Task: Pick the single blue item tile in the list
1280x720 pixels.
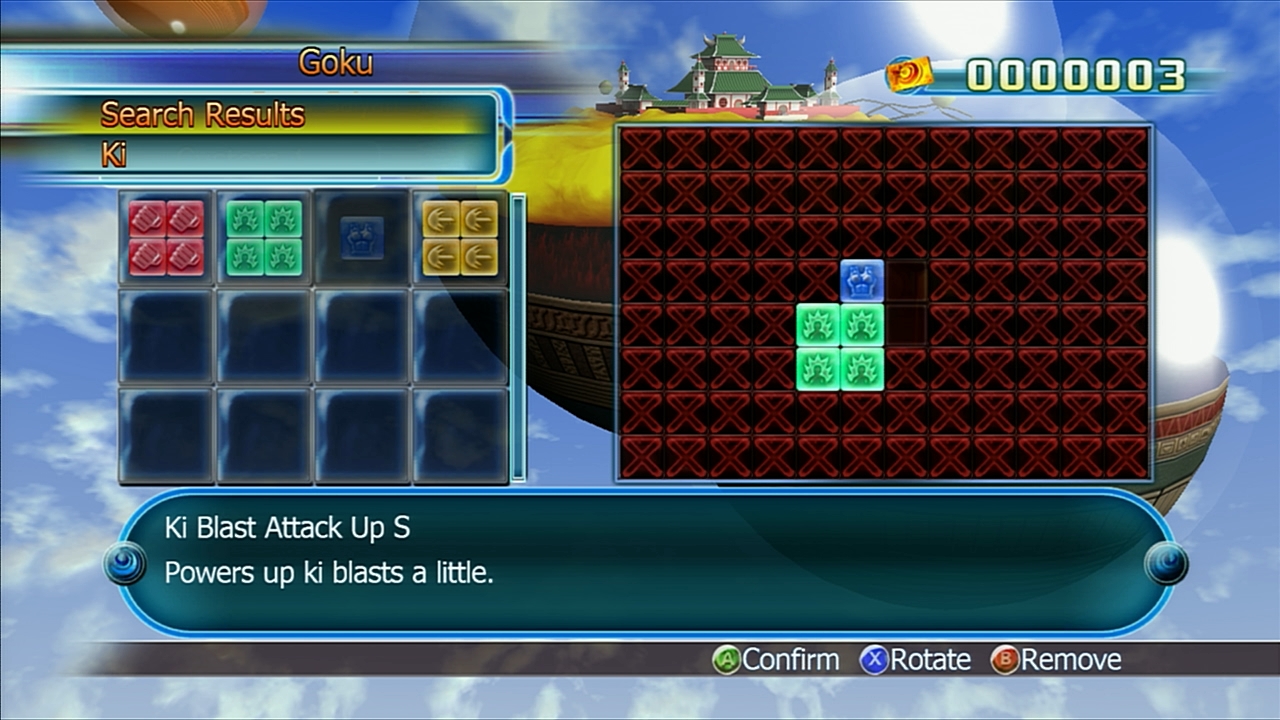Action: click(x=361, y=238)
